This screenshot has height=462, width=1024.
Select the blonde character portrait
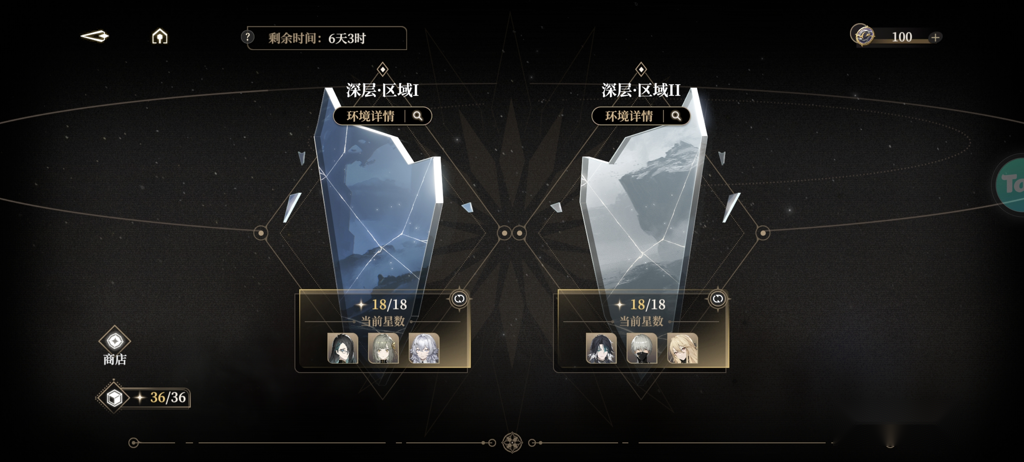pyautogui.click(x=682, y=348)
